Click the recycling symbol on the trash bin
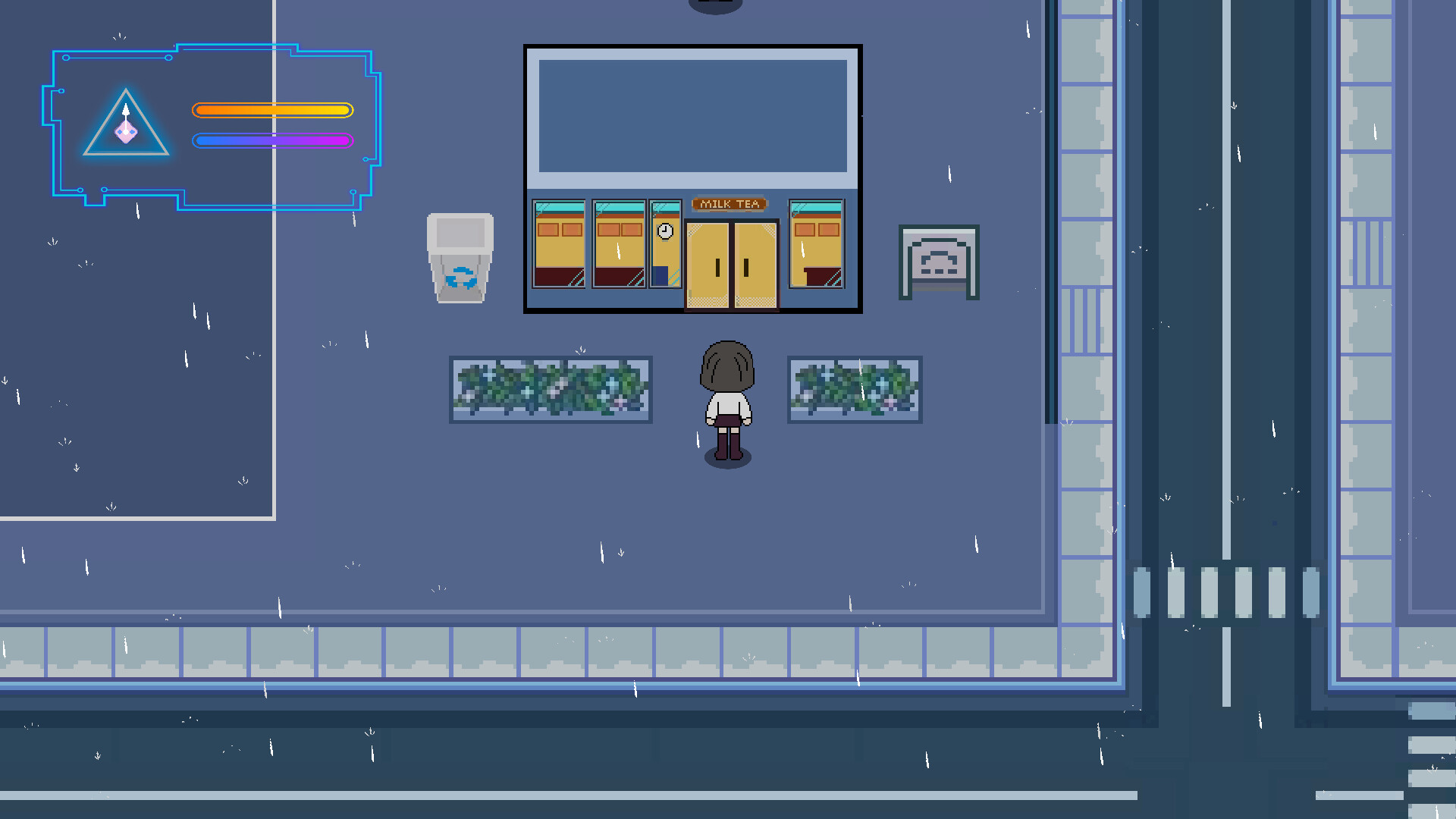1456x819 pixels. pos(462,278)
